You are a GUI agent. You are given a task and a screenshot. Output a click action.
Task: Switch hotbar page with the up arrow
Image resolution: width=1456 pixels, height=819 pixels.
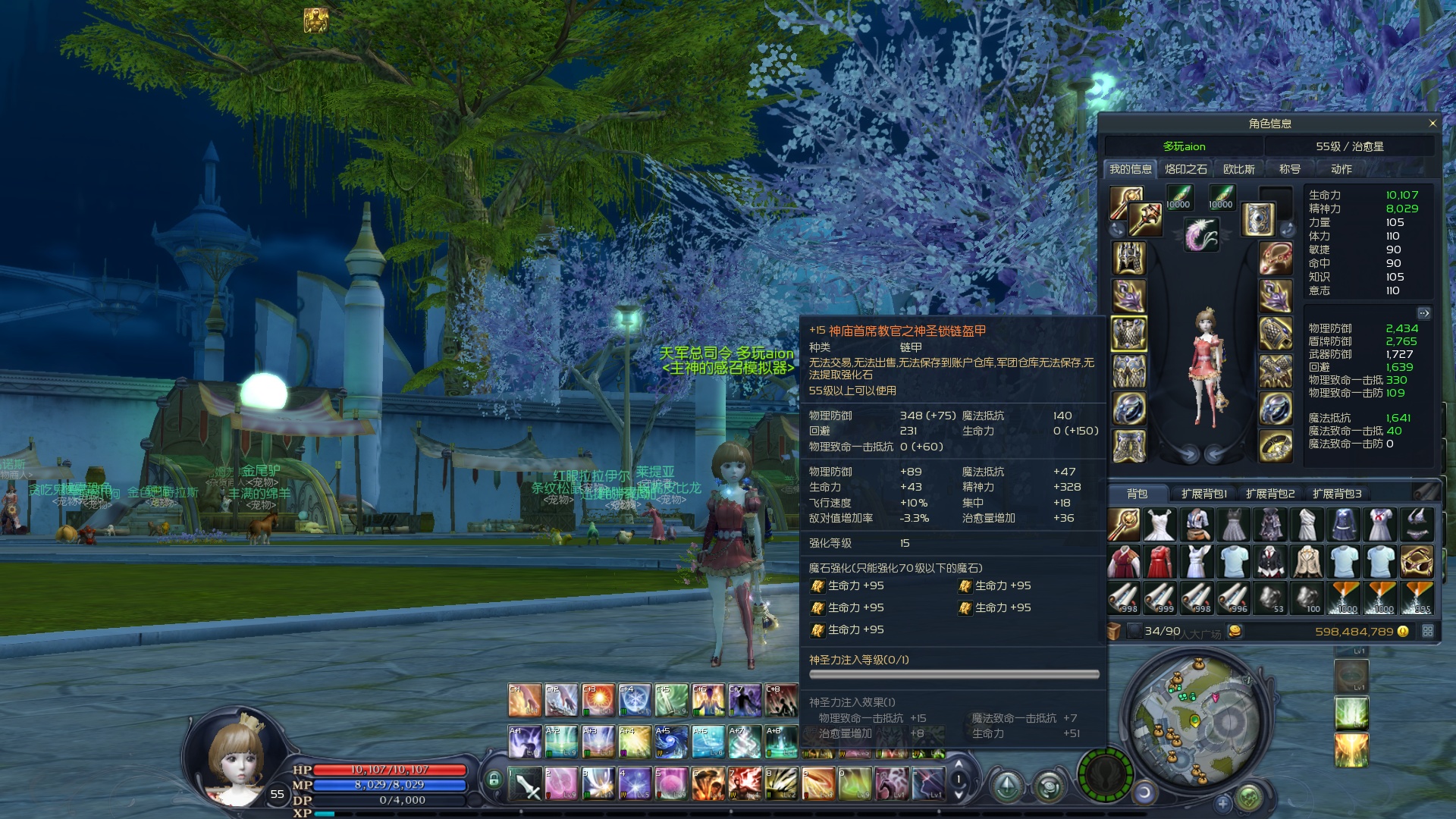click(959, 764)
